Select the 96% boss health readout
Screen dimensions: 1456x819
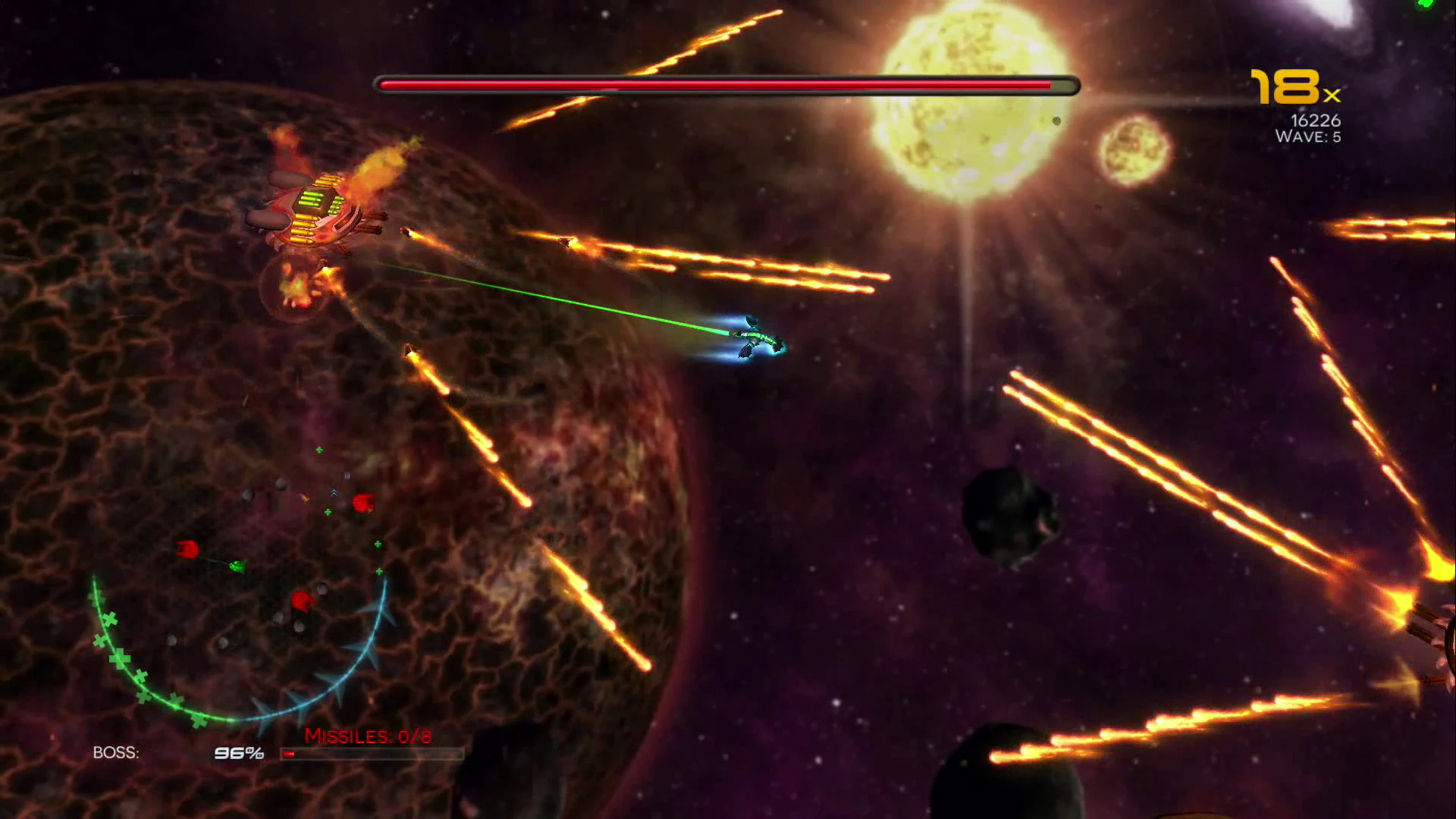tap(237, 753)
